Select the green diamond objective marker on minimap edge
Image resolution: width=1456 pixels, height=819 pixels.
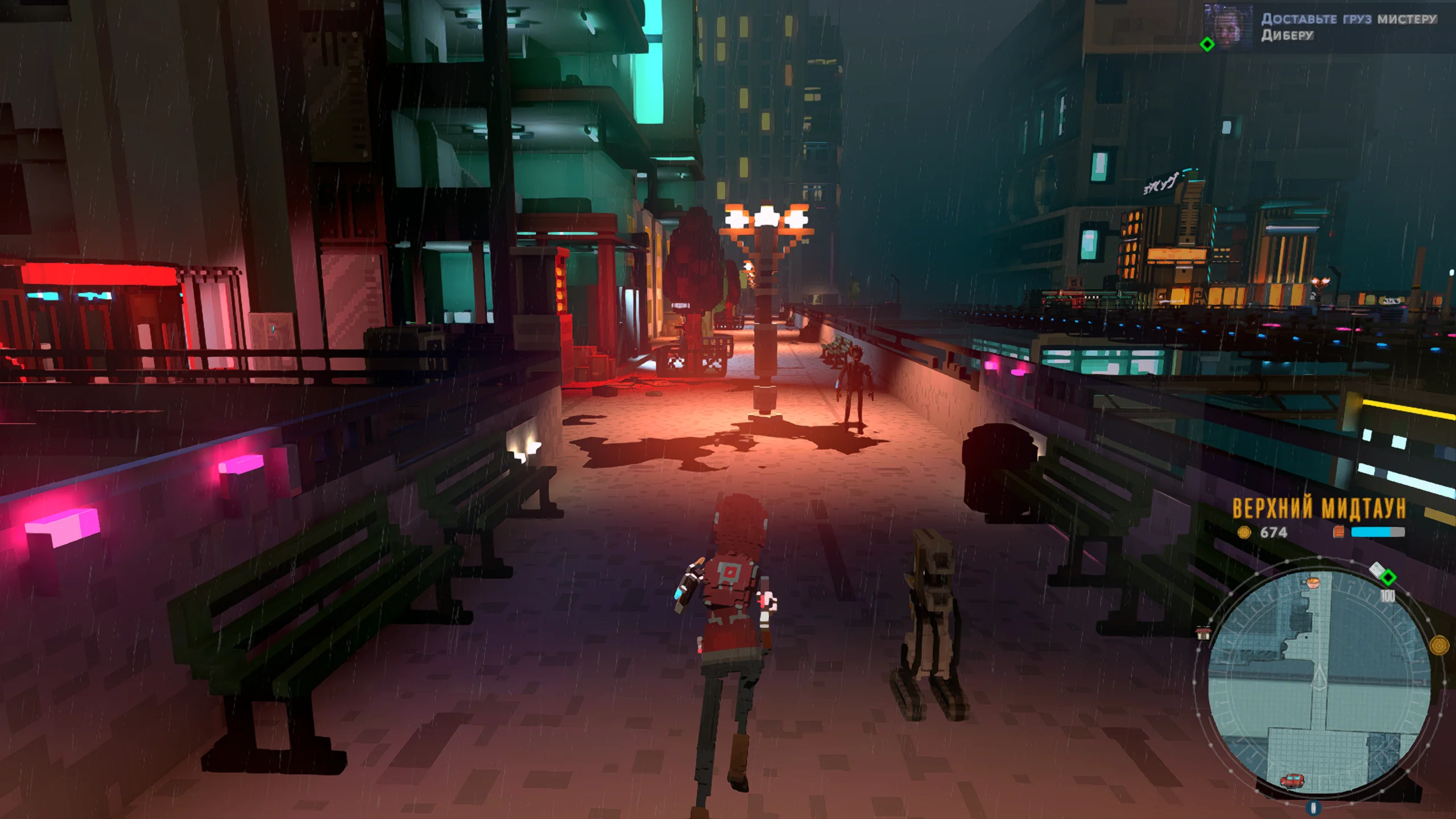coord(1388,578)
